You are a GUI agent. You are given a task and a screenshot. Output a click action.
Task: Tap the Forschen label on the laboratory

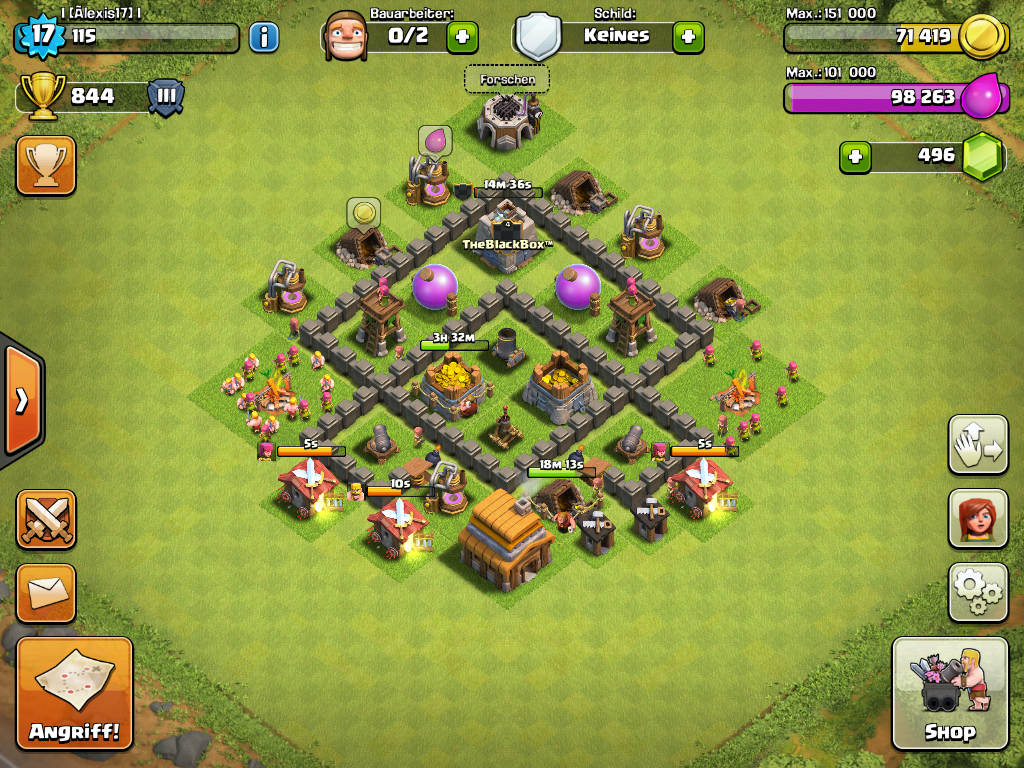tap(507, 79)
